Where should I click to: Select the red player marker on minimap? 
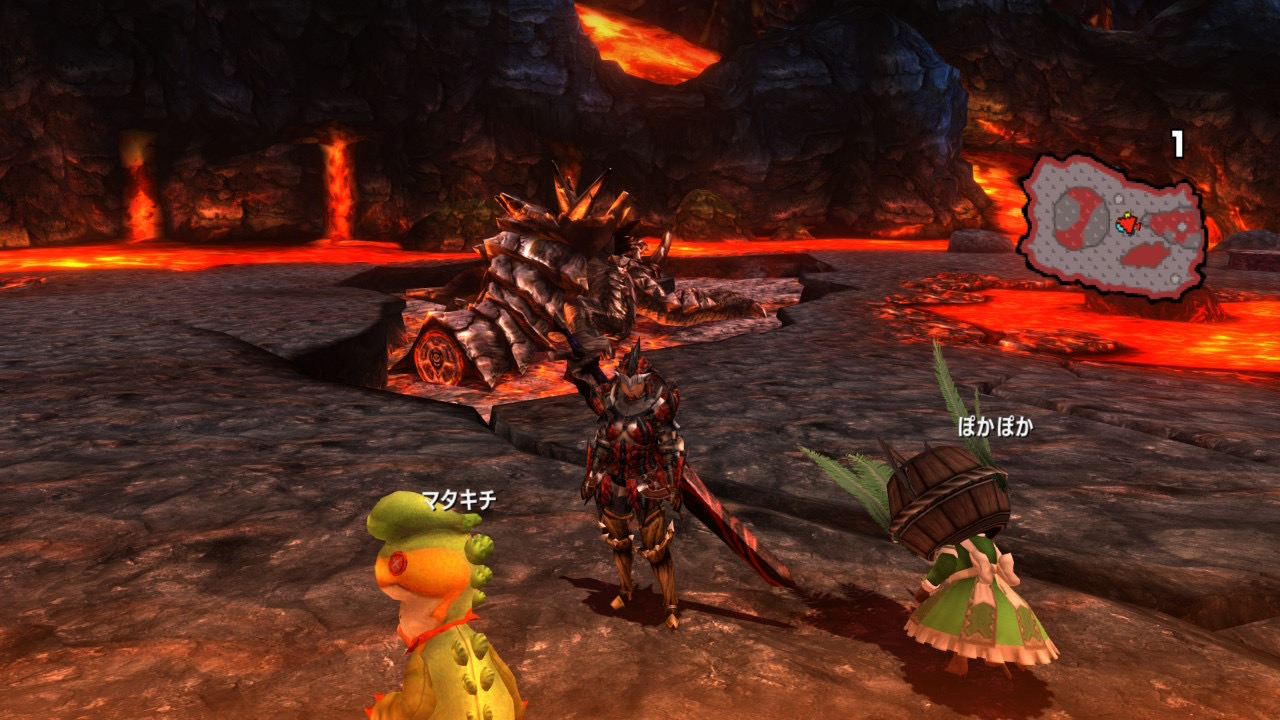click(1129, 223)
